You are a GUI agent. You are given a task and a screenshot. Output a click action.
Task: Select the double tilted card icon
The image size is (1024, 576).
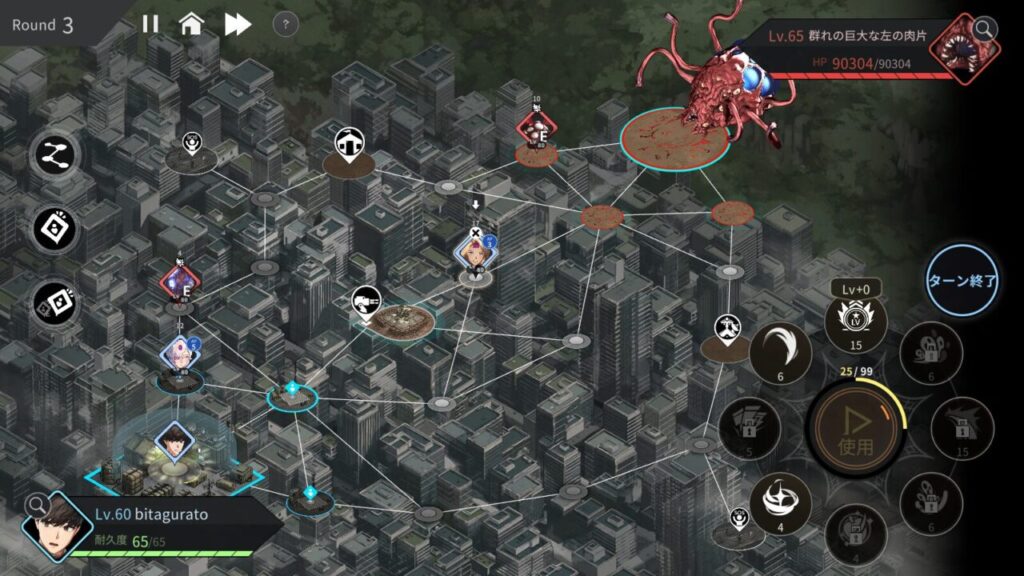[54, 301]
